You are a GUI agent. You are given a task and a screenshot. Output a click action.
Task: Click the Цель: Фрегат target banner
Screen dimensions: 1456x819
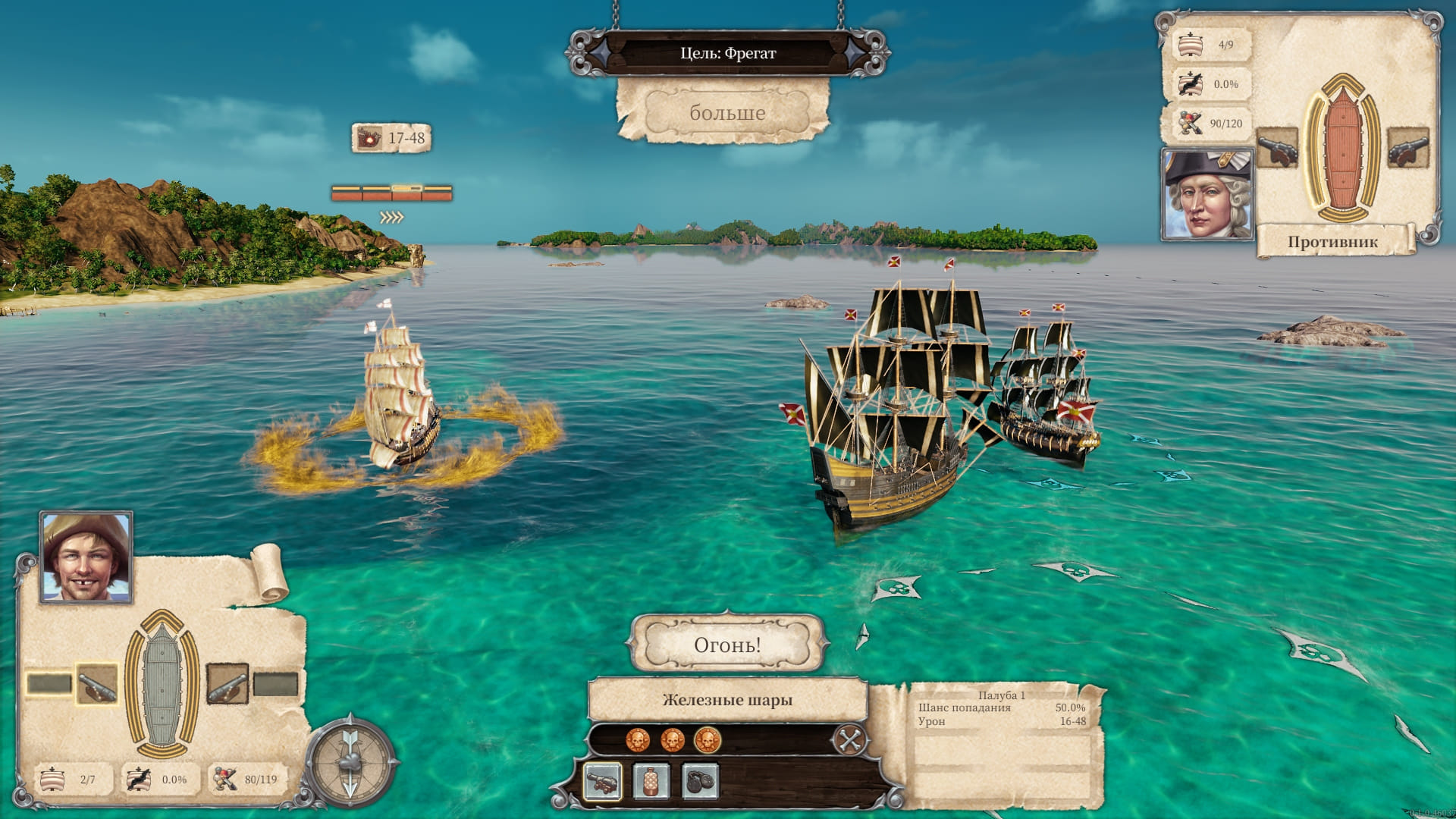click(727, 53)
